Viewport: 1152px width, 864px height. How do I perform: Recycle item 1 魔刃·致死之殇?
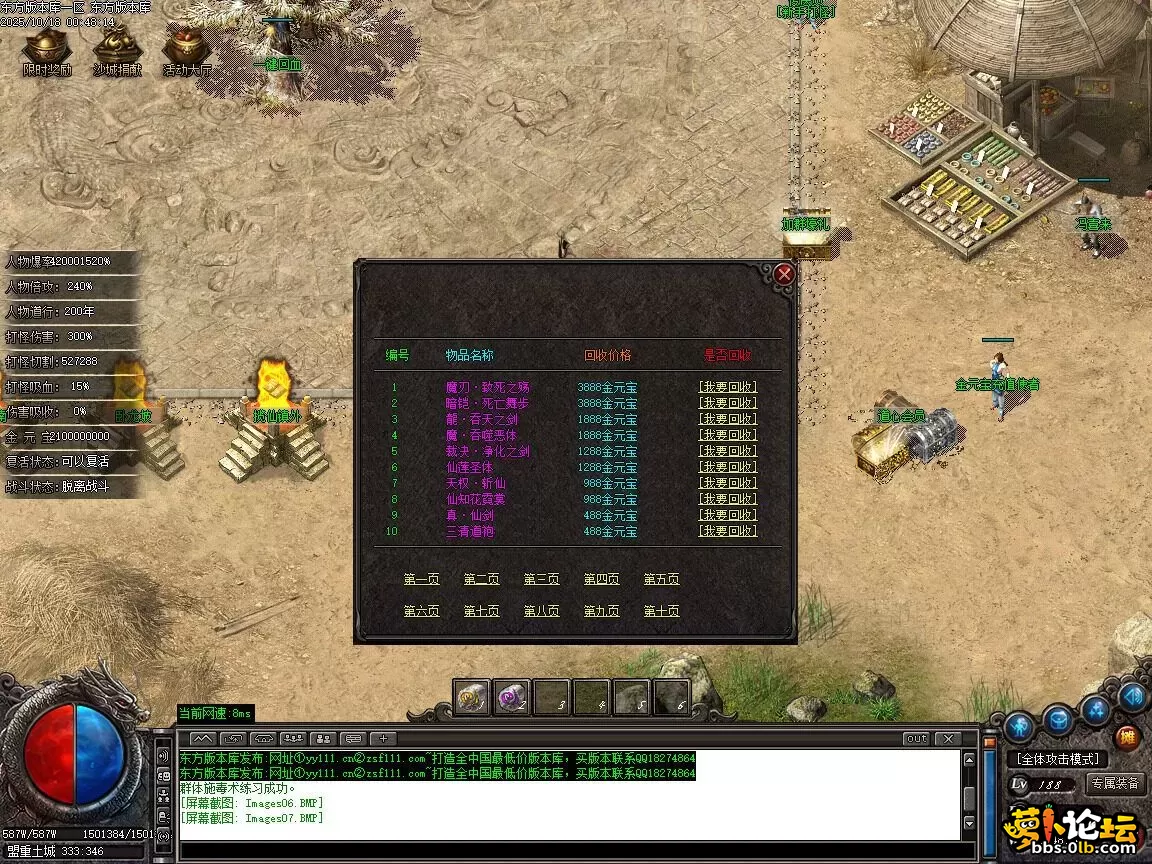(727, 387)
